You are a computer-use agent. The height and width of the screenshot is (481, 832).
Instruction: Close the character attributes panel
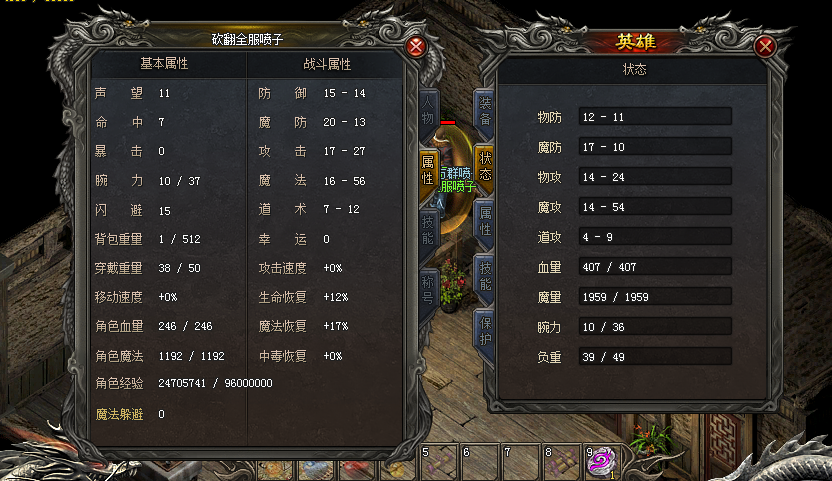(417, 46)
